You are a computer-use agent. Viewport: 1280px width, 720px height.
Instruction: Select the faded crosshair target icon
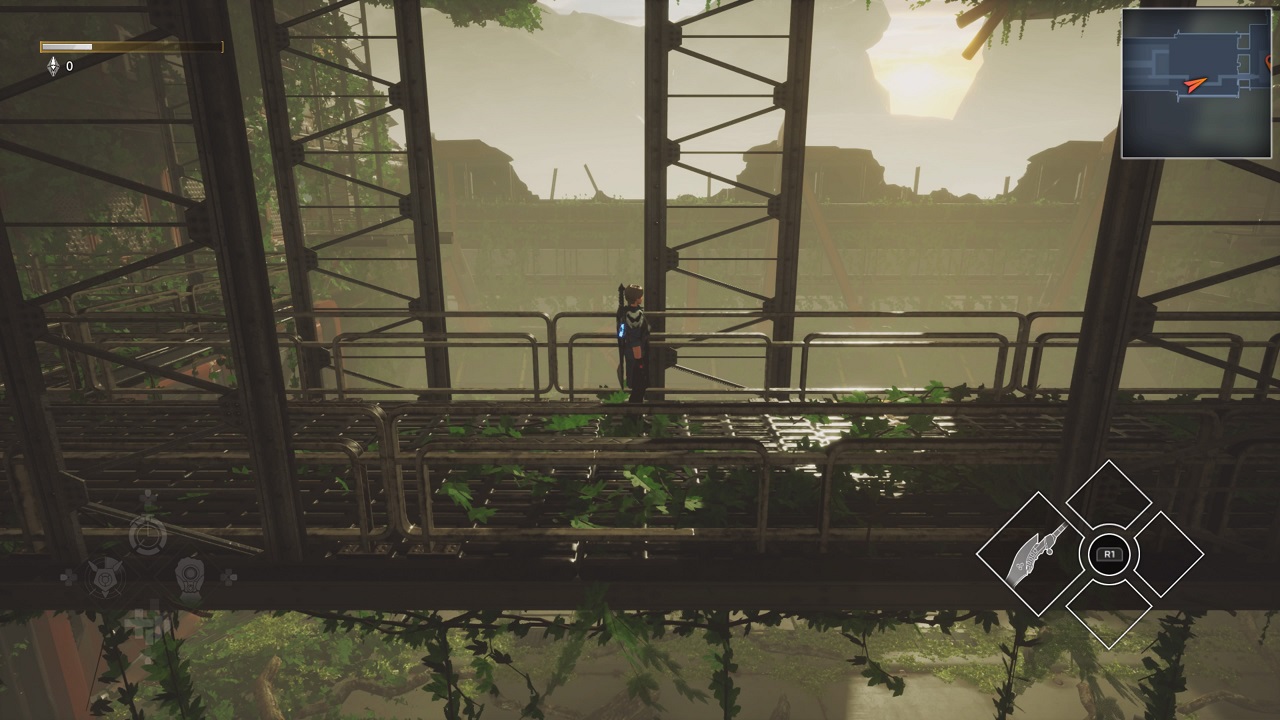point(147,537)
